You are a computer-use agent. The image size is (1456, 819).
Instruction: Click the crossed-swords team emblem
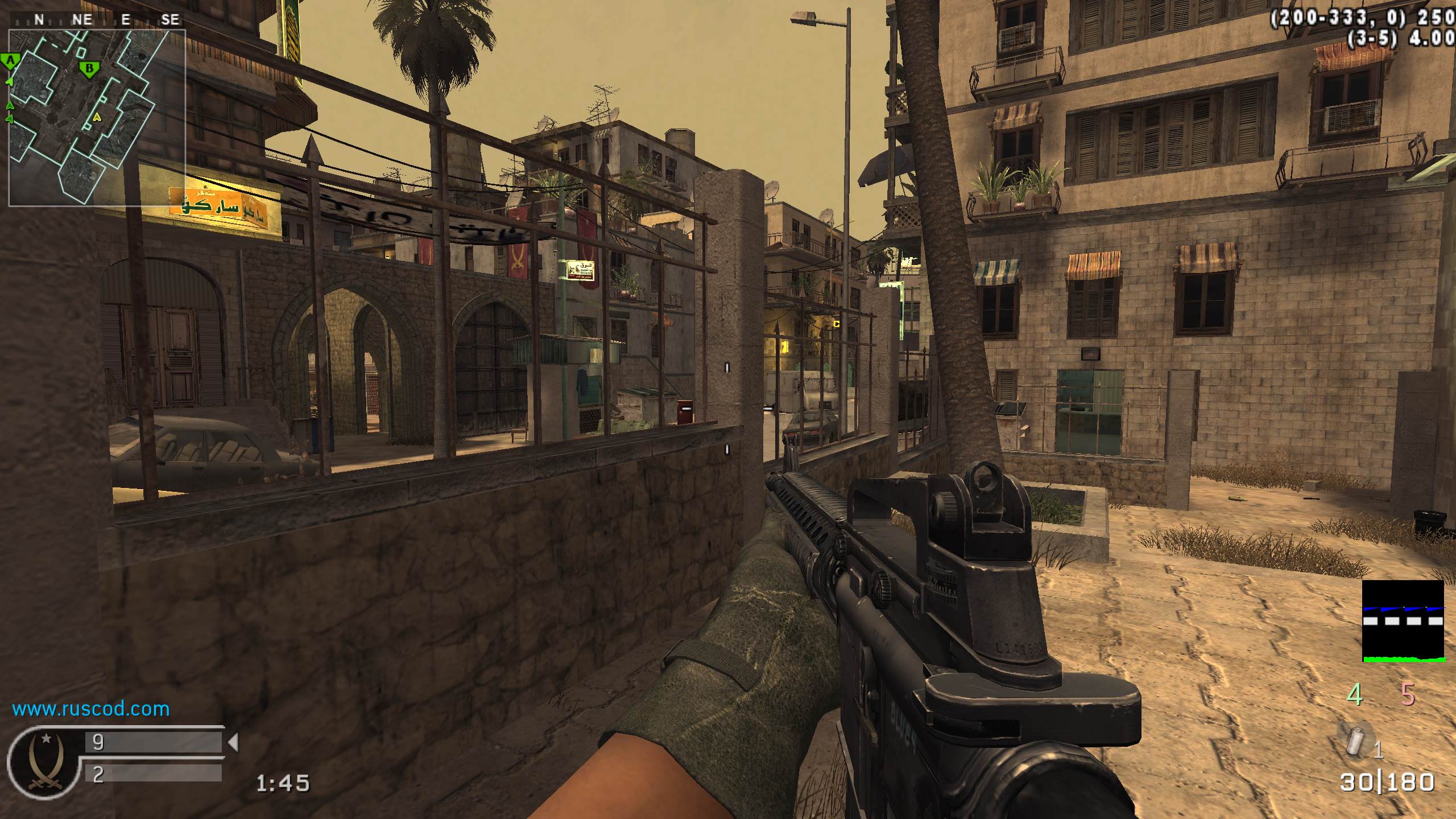(45, 763)
